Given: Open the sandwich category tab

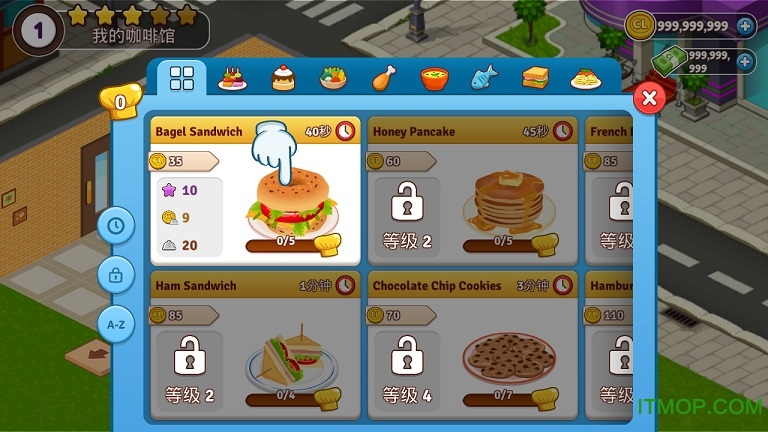Looking at the screenshot, I should [534, 79].
